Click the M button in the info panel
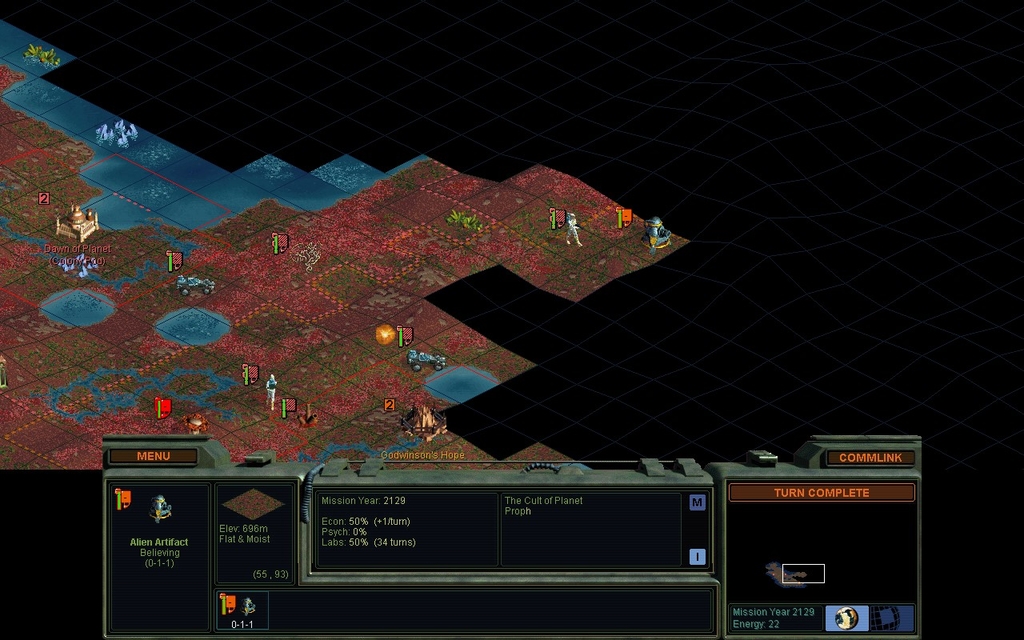1024x640 pixels. (697, 503)
